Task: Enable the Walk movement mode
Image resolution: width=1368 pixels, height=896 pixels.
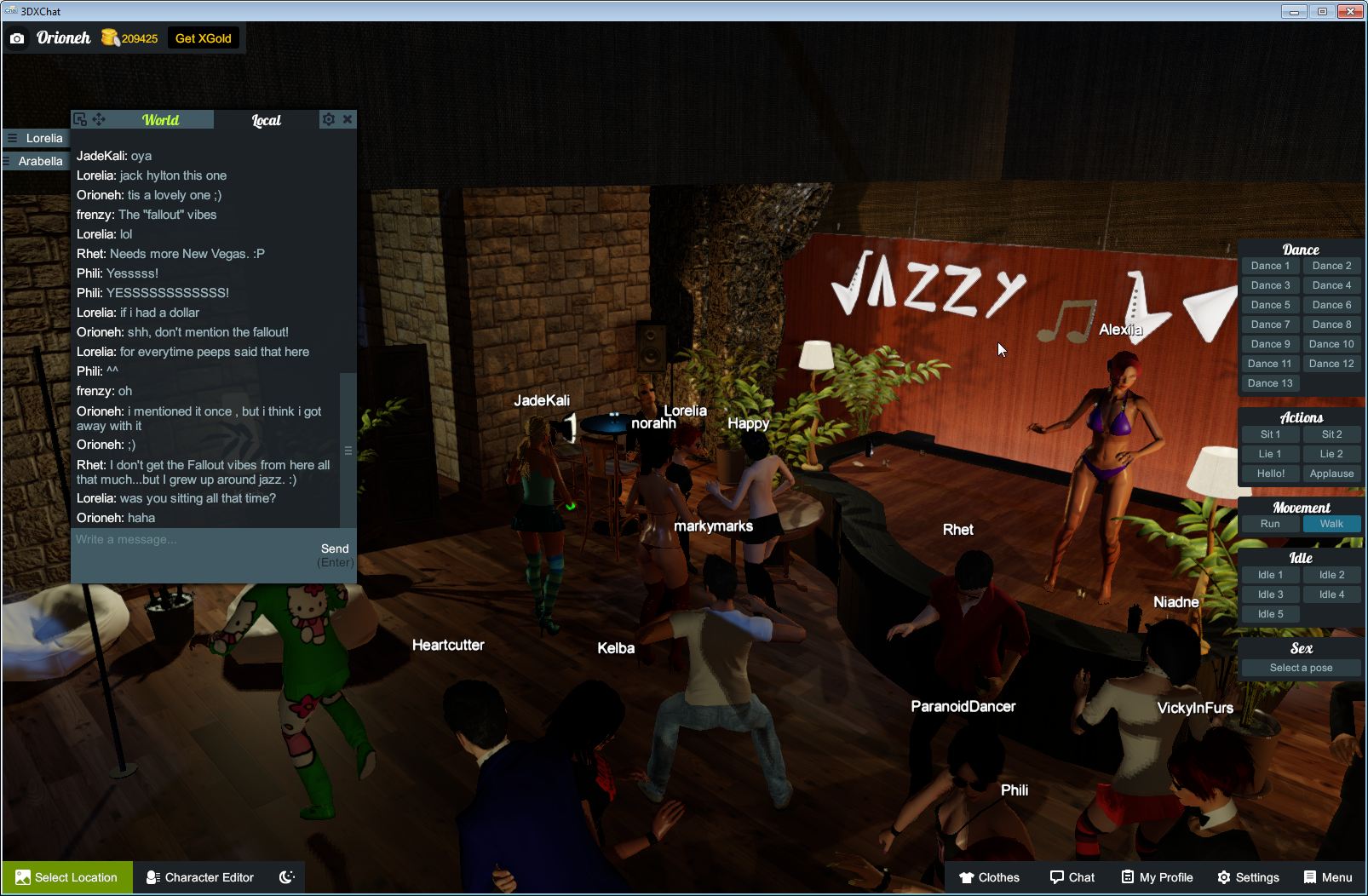Action: (x=1331, y=524)
